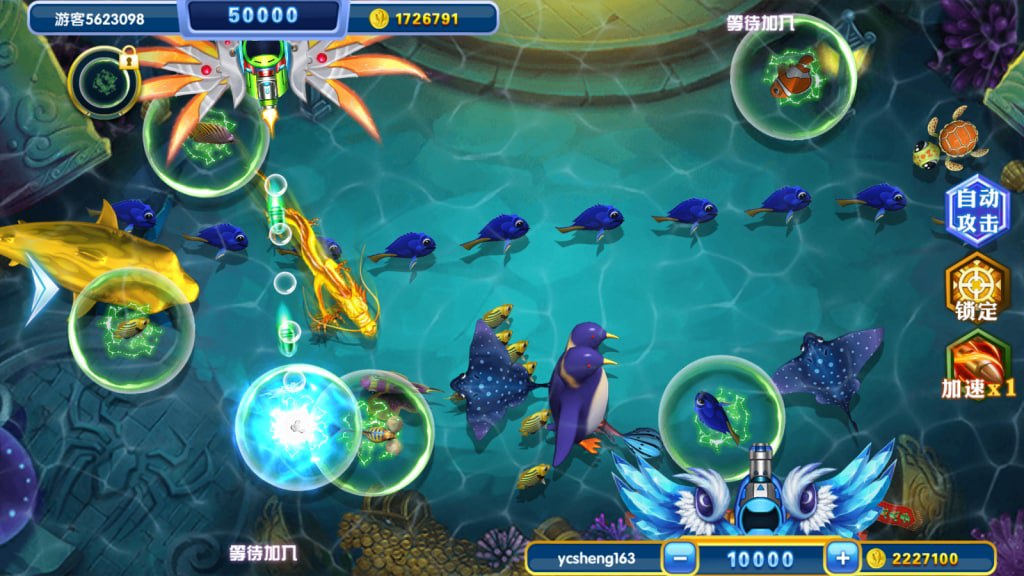Expand the side panel with the white arrow
This screenshot has height=576, width=1024.
pyautogui.click(x=38, y=288)
